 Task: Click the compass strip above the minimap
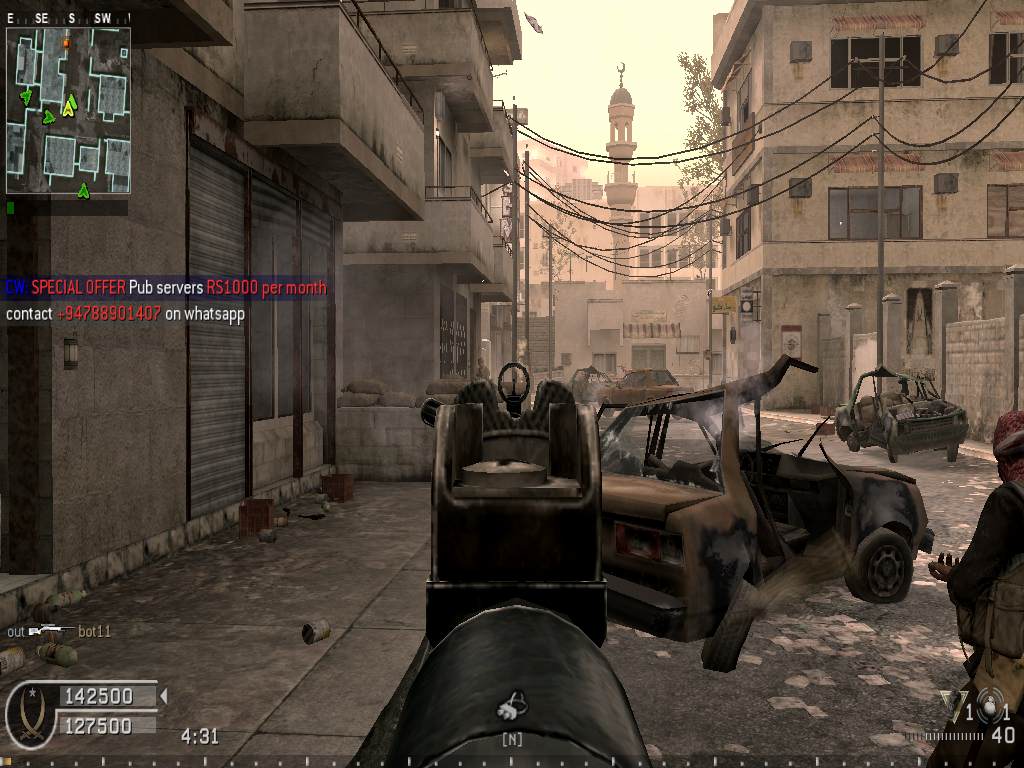[68, 18]
